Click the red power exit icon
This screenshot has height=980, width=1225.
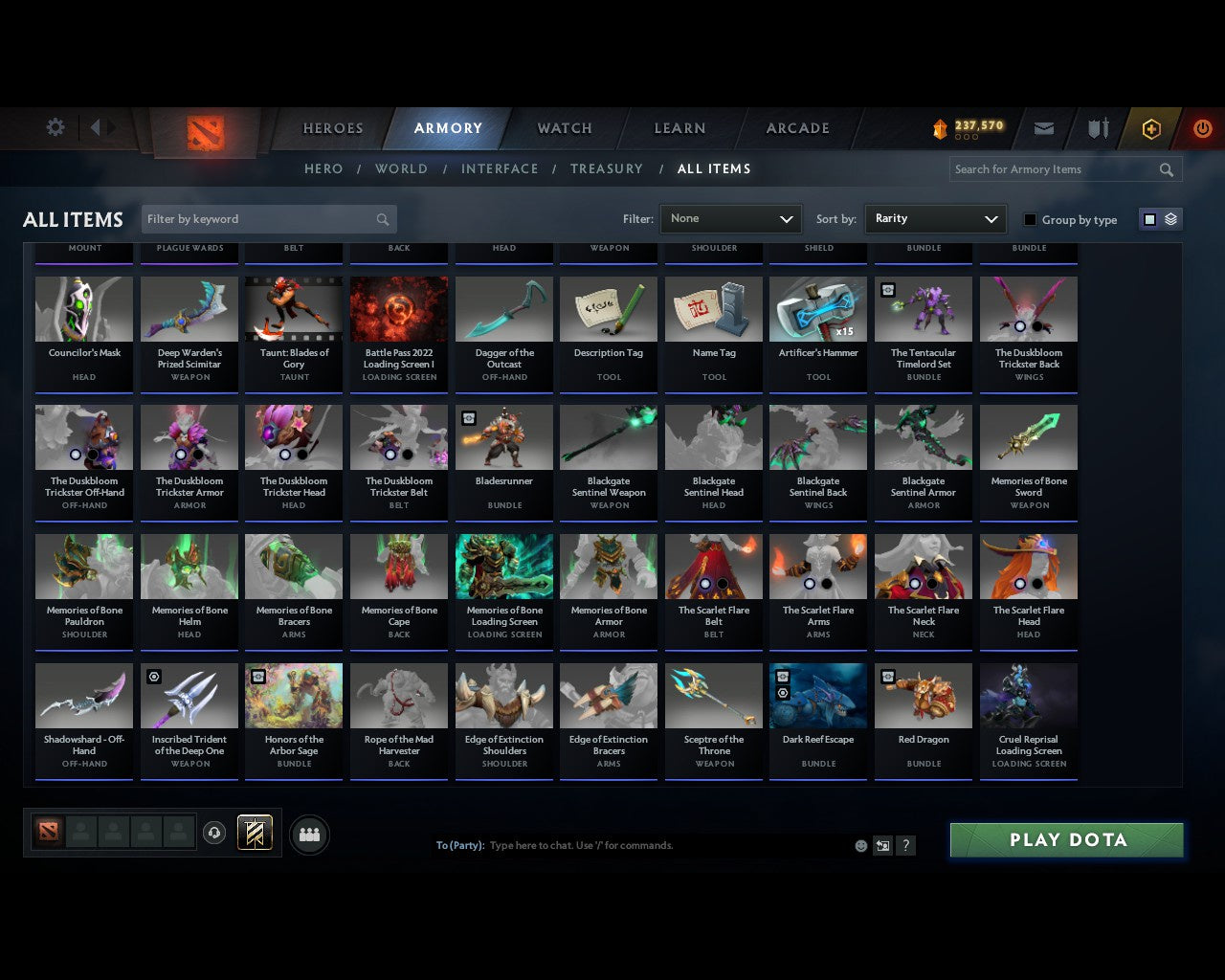pos(1202,128)
